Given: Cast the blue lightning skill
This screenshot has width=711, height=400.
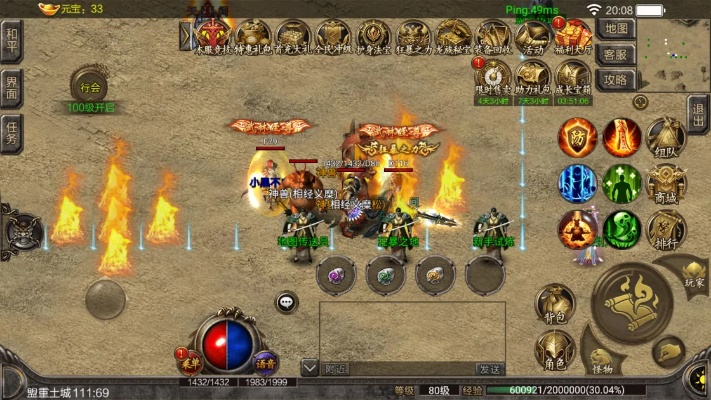Looking at the screenshot, I should [x=578, y=184].
